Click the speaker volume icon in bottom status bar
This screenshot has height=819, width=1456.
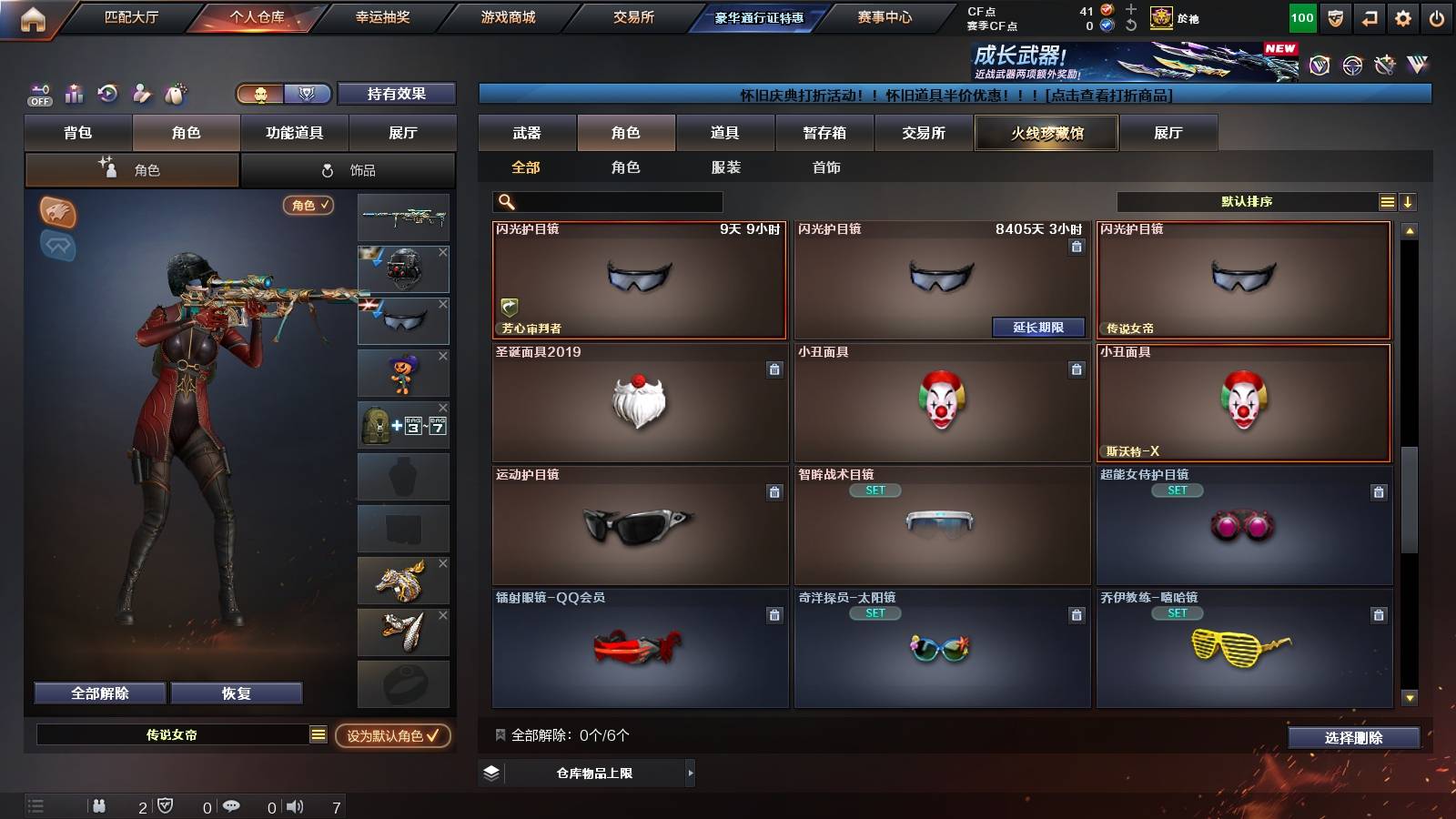click(296, 806)
